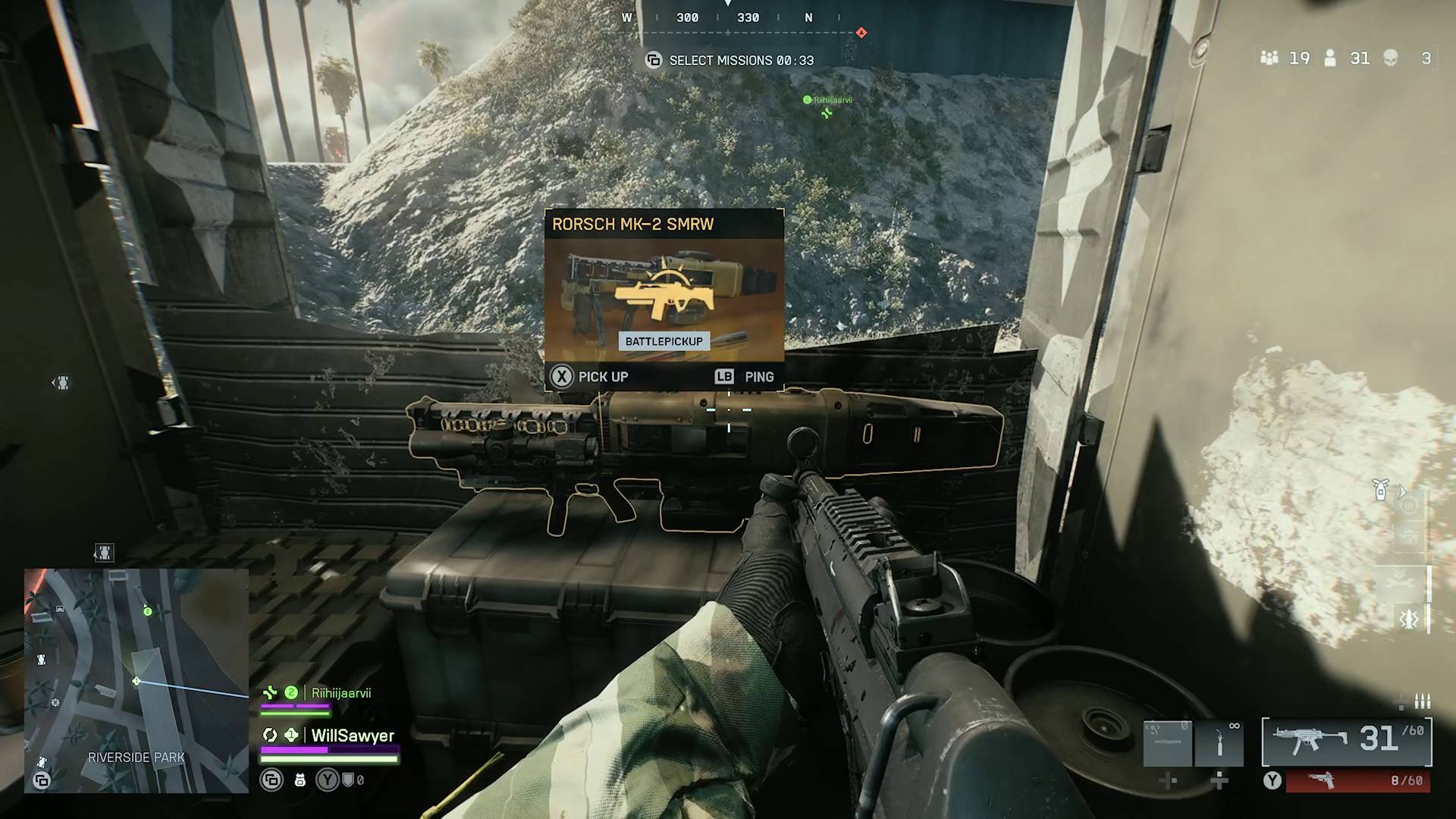The width and height of the screenshot is (1456, 819).
Task: Toggle the fire mode indicator bars
Action: tap(1421, 702)
